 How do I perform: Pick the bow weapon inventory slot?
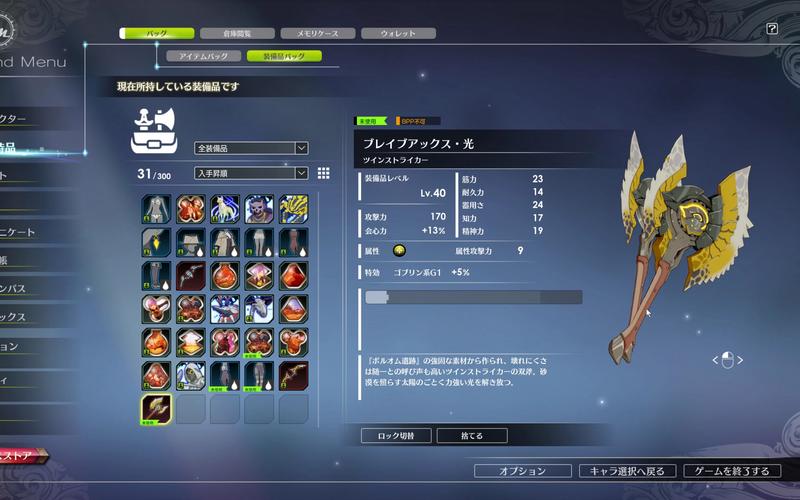click(x=293, y=375)
